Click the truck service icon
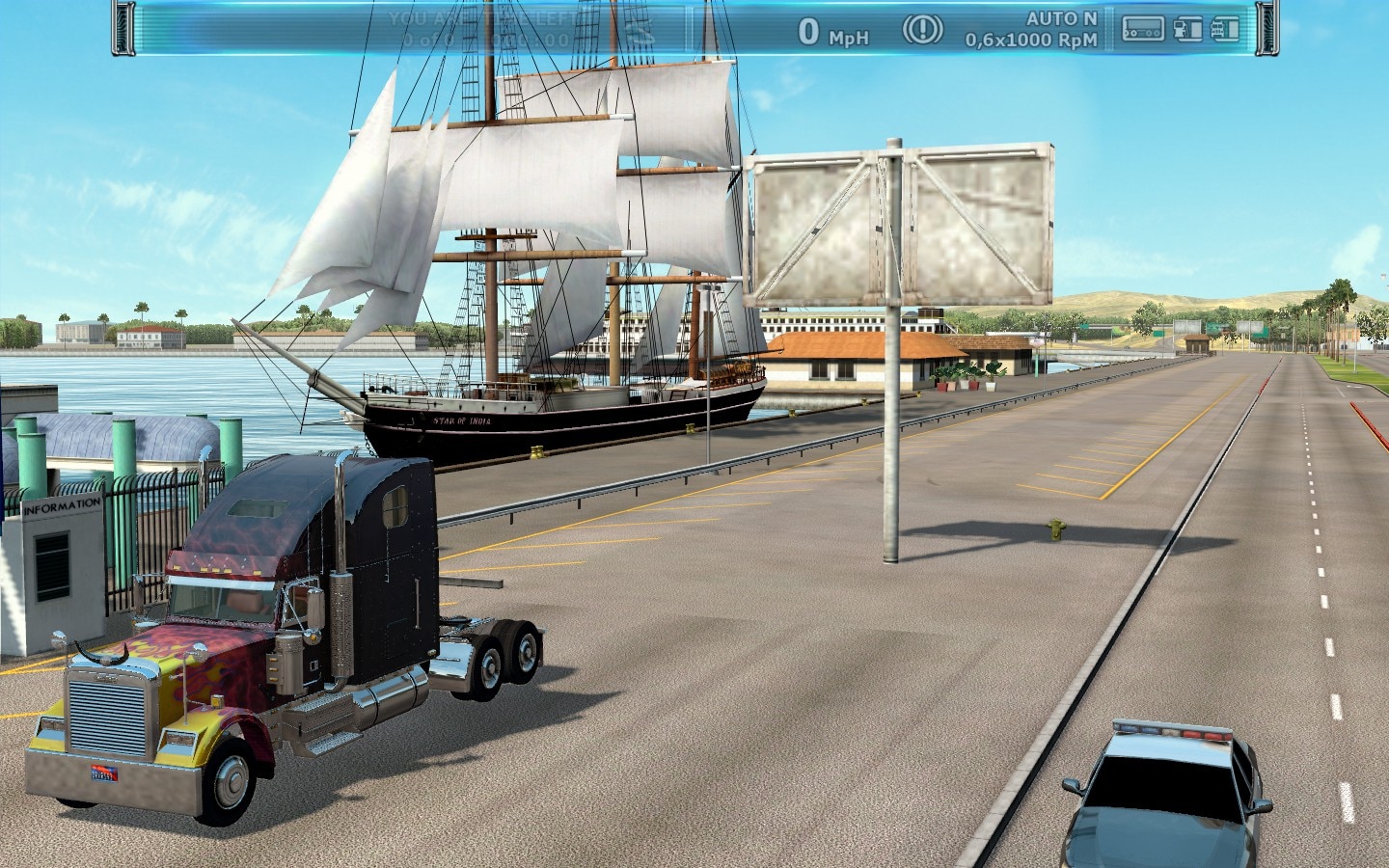 (1225, 30)
